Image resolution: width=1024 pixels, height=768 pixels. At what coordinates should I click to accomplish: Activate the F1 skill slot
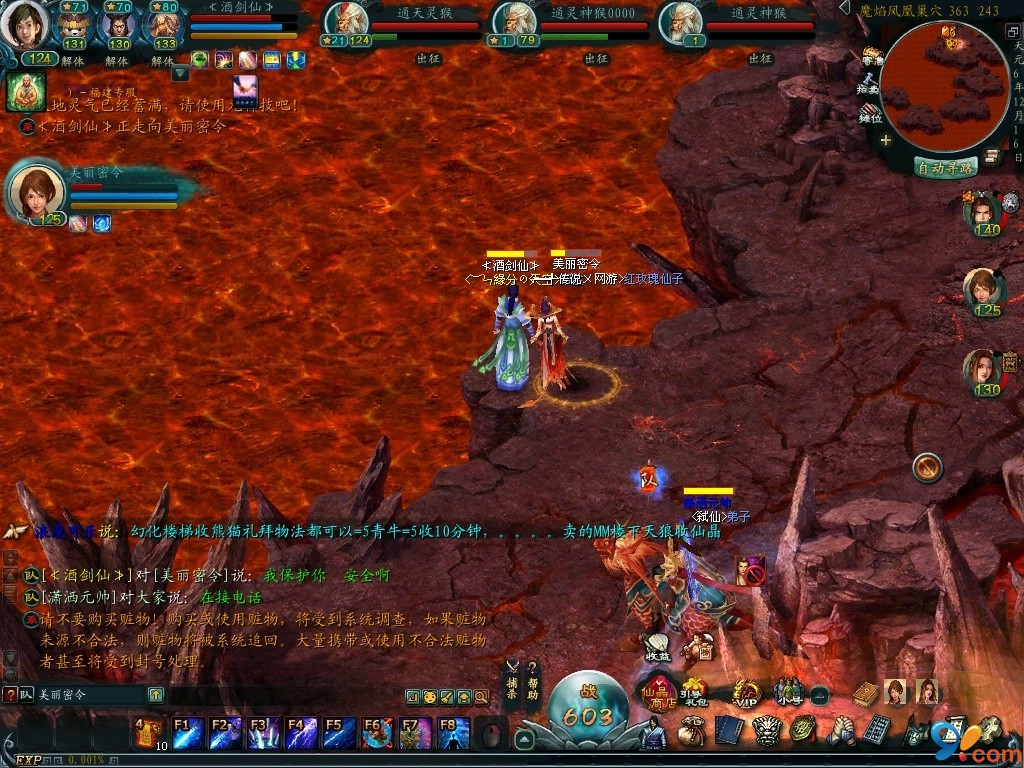point(188,734)
